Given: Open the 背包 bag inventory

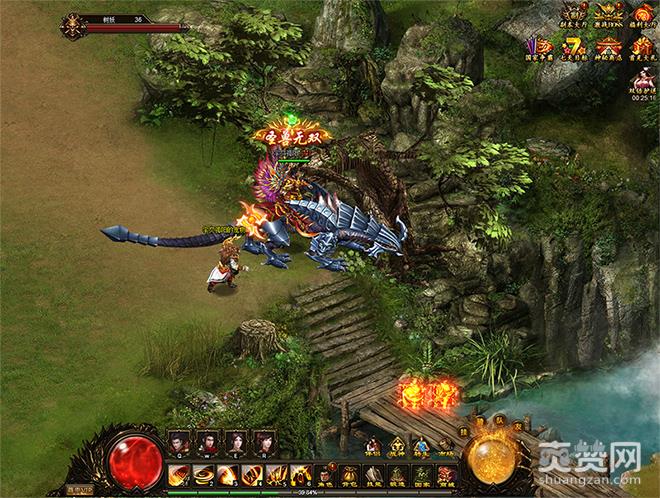Looking at the screenshot, I should [349, 474].
